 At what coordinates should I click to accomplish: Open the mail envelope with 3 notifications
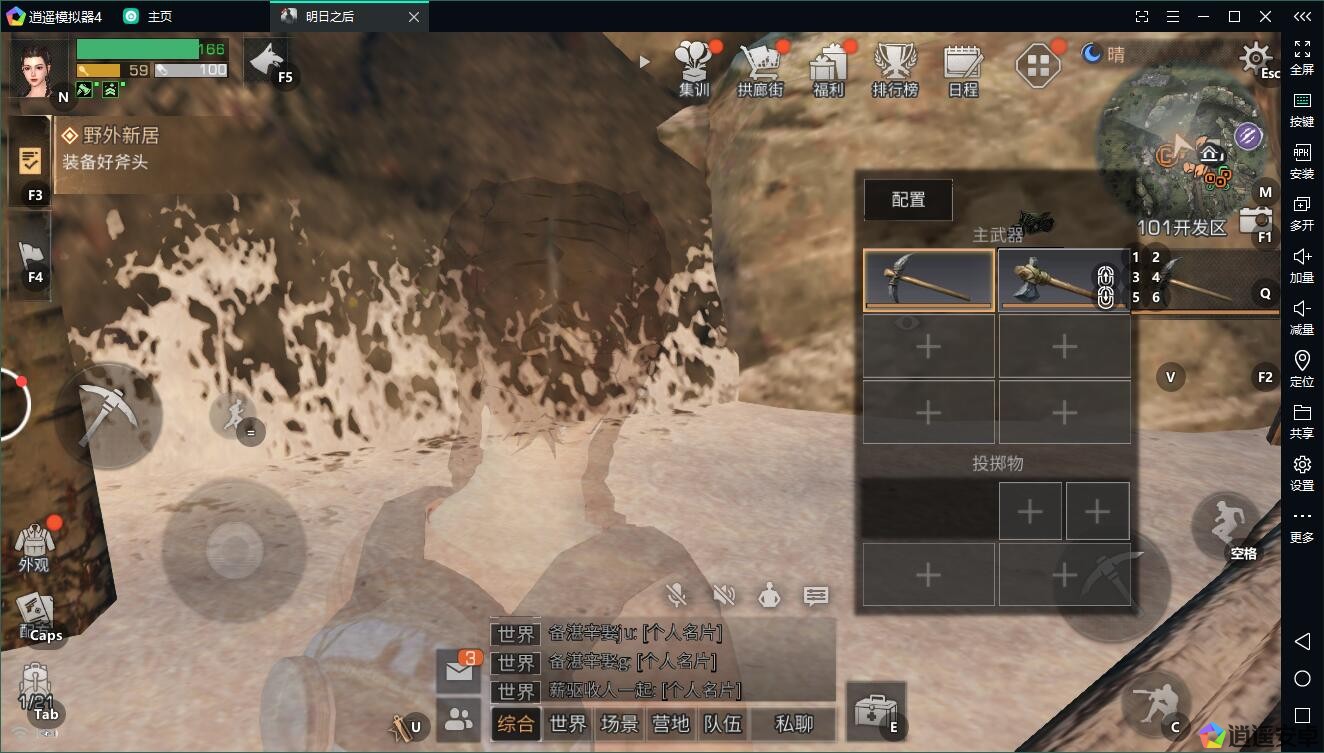point(459,671)
